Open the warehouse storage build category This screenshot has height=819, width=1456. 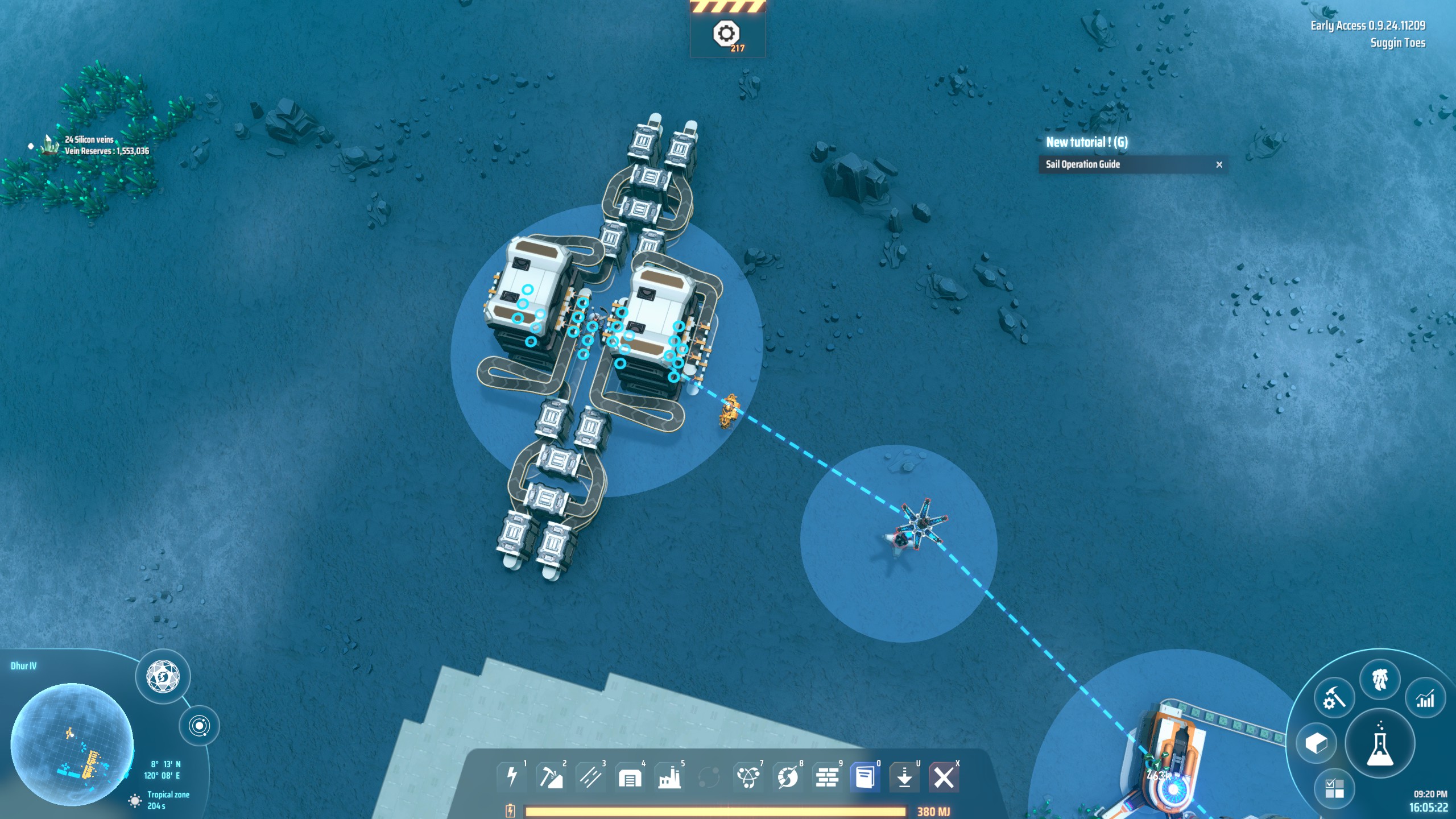pos(630,777)
